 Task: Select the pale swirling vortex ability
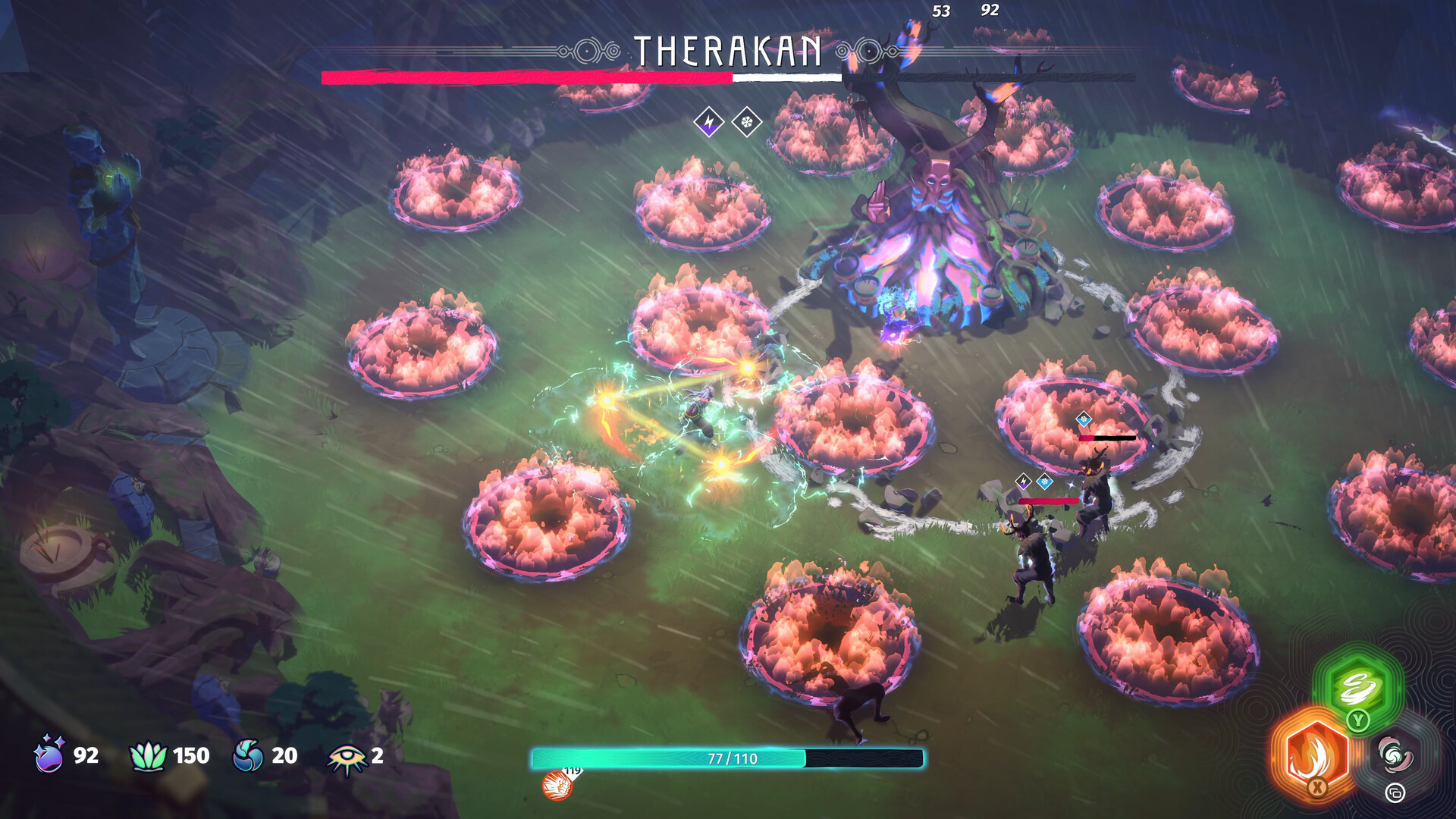[x=1395, y=755]
